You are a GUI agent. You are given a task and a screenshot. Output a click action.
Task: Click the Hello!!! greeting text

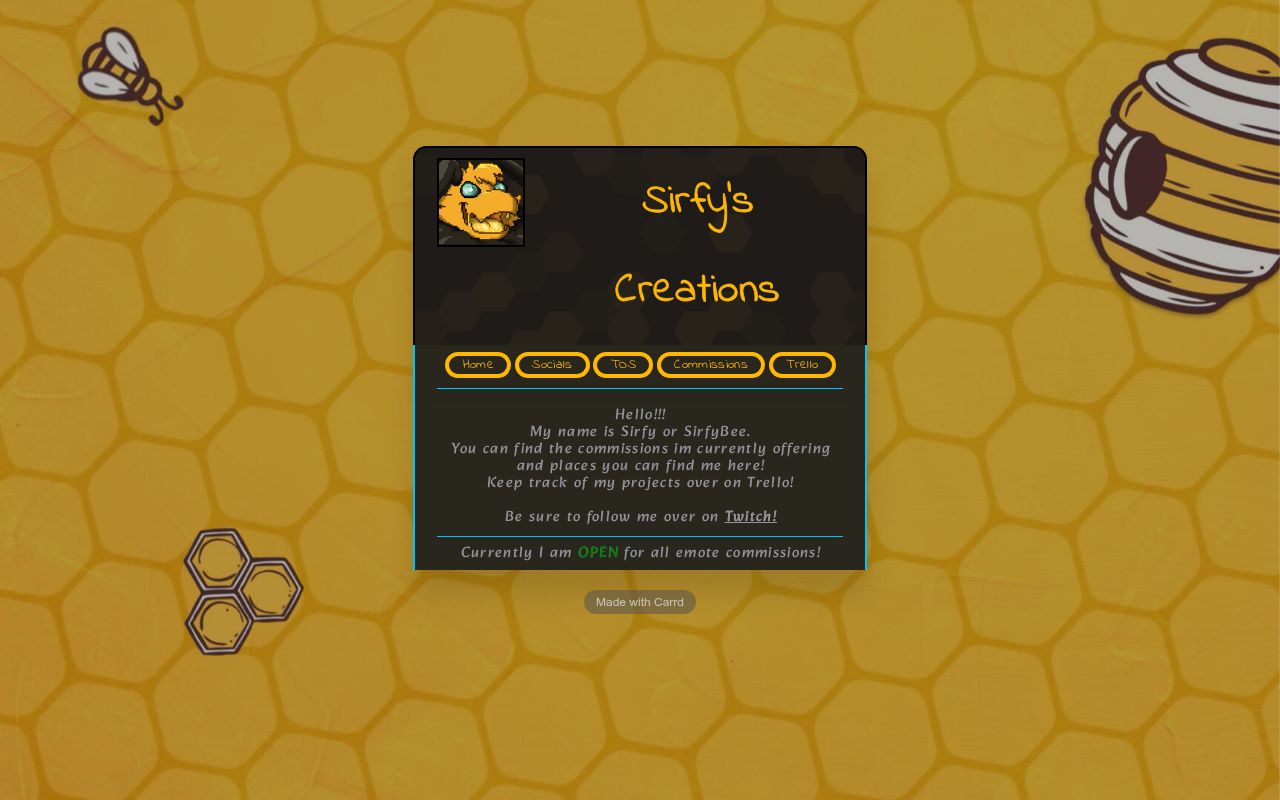(x=640, y=414)
